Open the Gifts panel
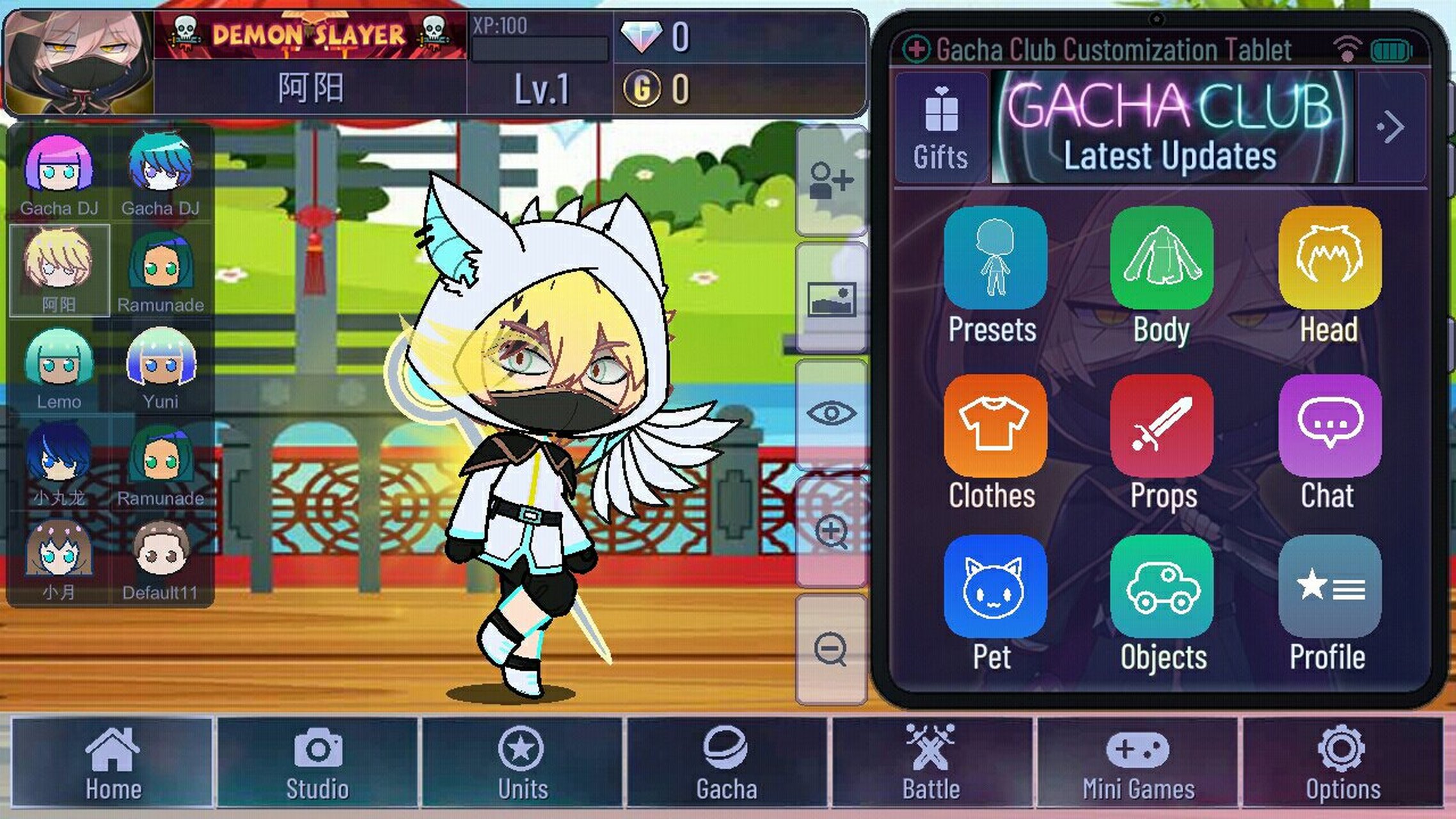The image size is (1456, 819). click(x=941, y=128)
